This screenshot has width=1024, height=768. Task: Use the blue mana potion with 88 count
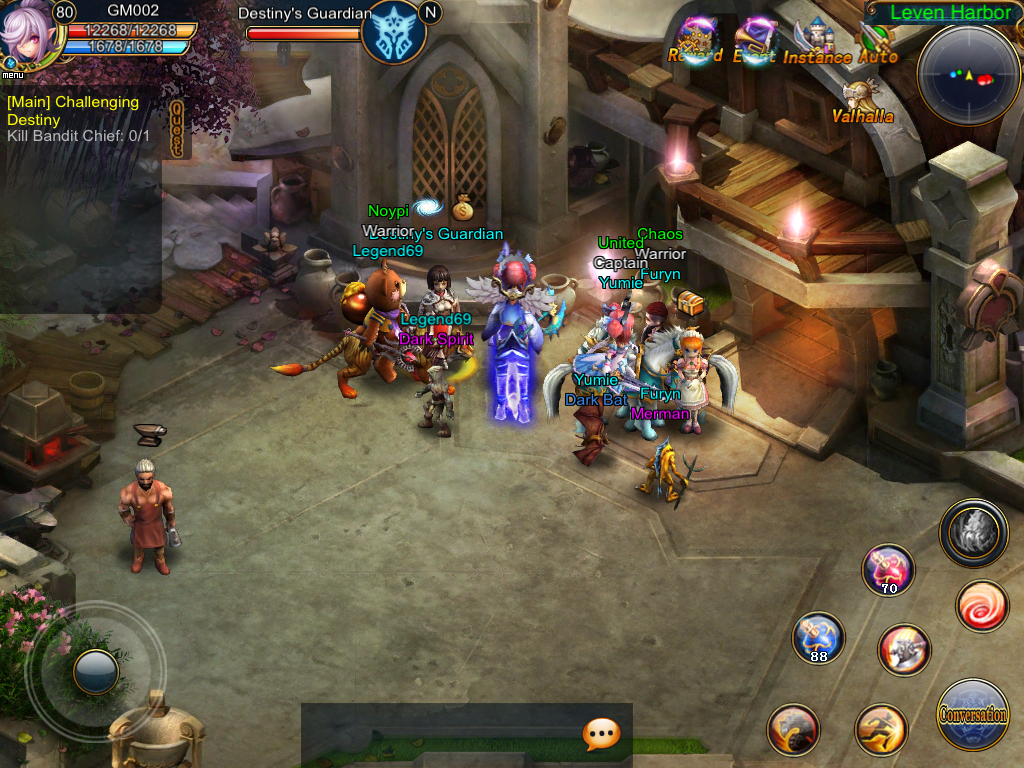tap(818, 638)
